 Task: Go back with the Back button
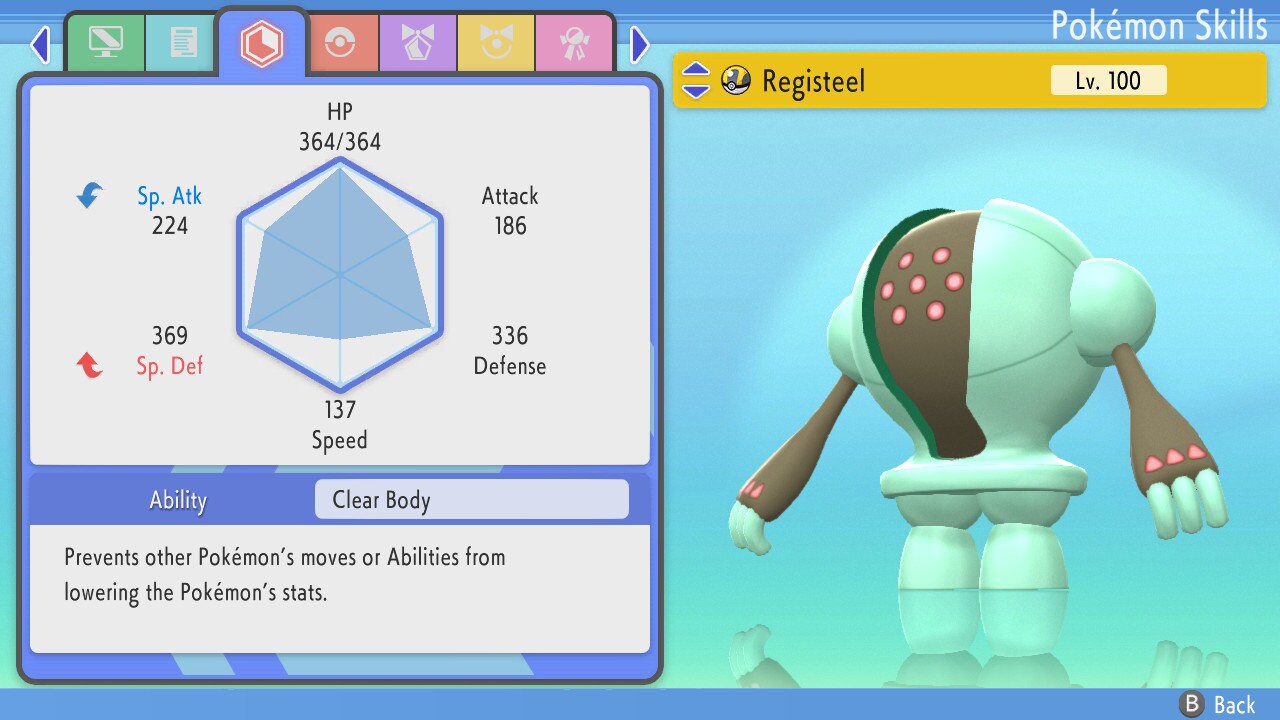tap(1218, 705)
